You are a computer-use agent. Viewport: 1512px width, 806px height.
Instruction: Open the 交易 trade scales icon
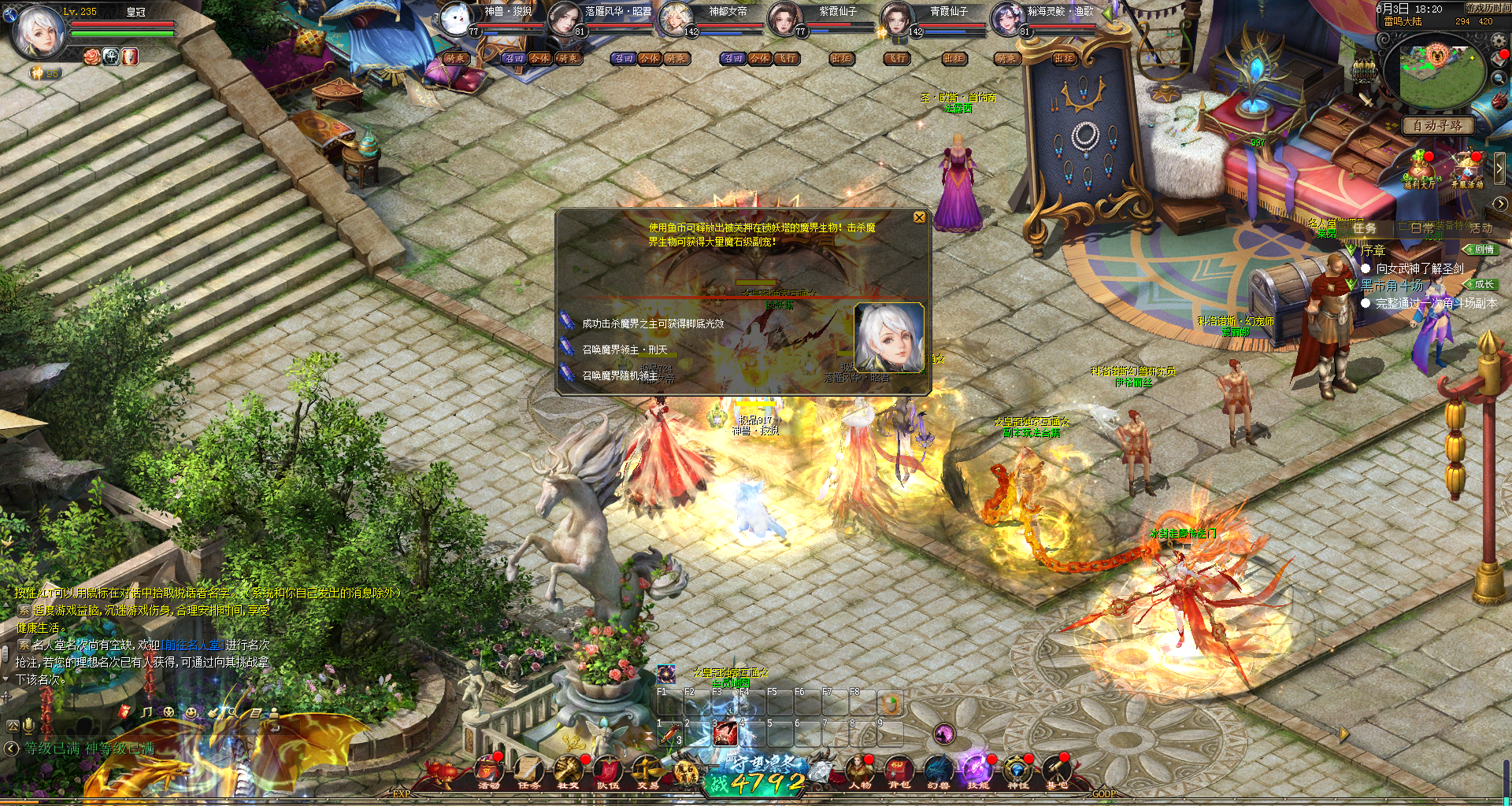click(x=647, y=771)
